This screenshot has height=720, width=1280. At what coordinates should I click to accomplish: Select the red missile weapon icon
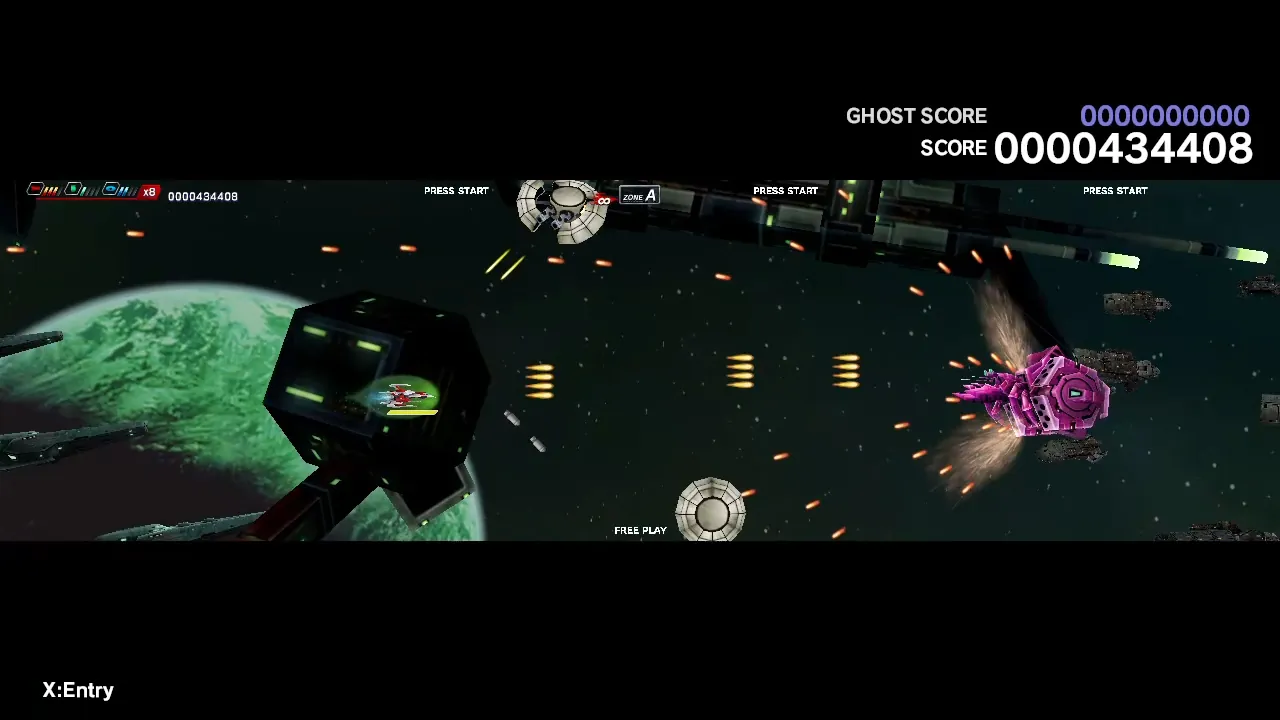coord(35,188)
